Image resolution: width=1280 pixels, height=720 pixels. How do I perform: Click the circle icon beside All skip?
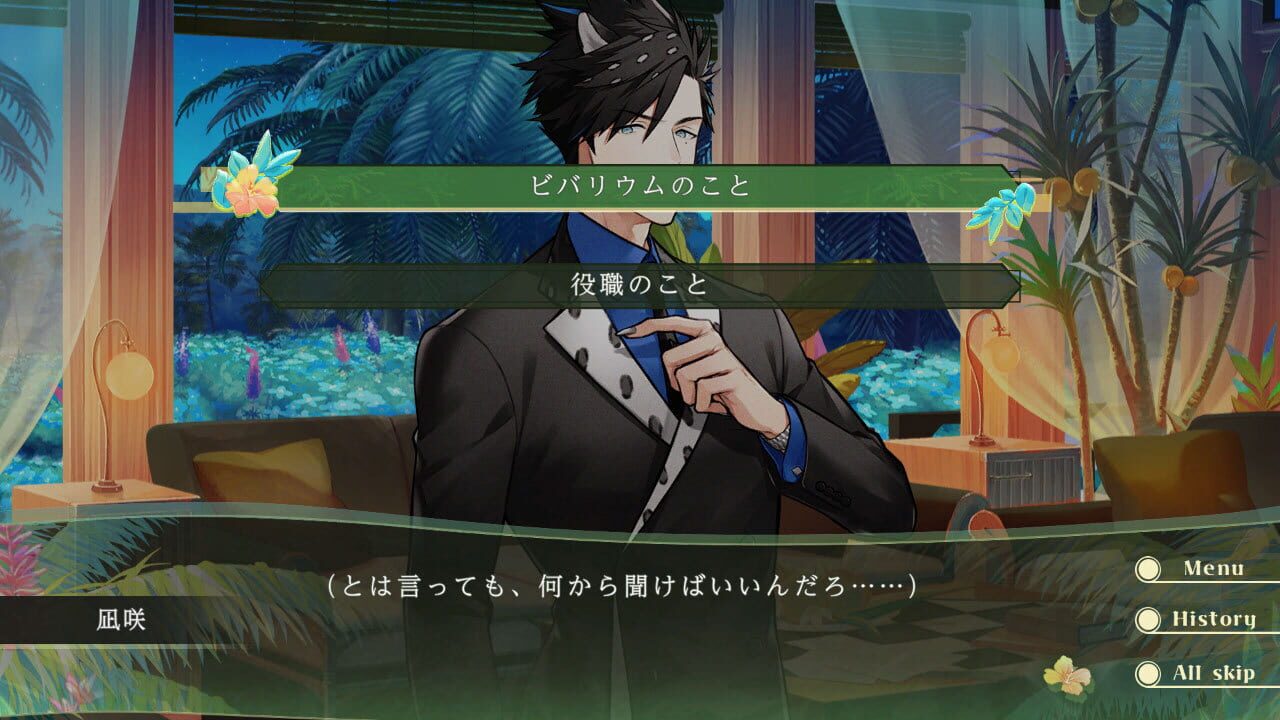click(1147, 672)
